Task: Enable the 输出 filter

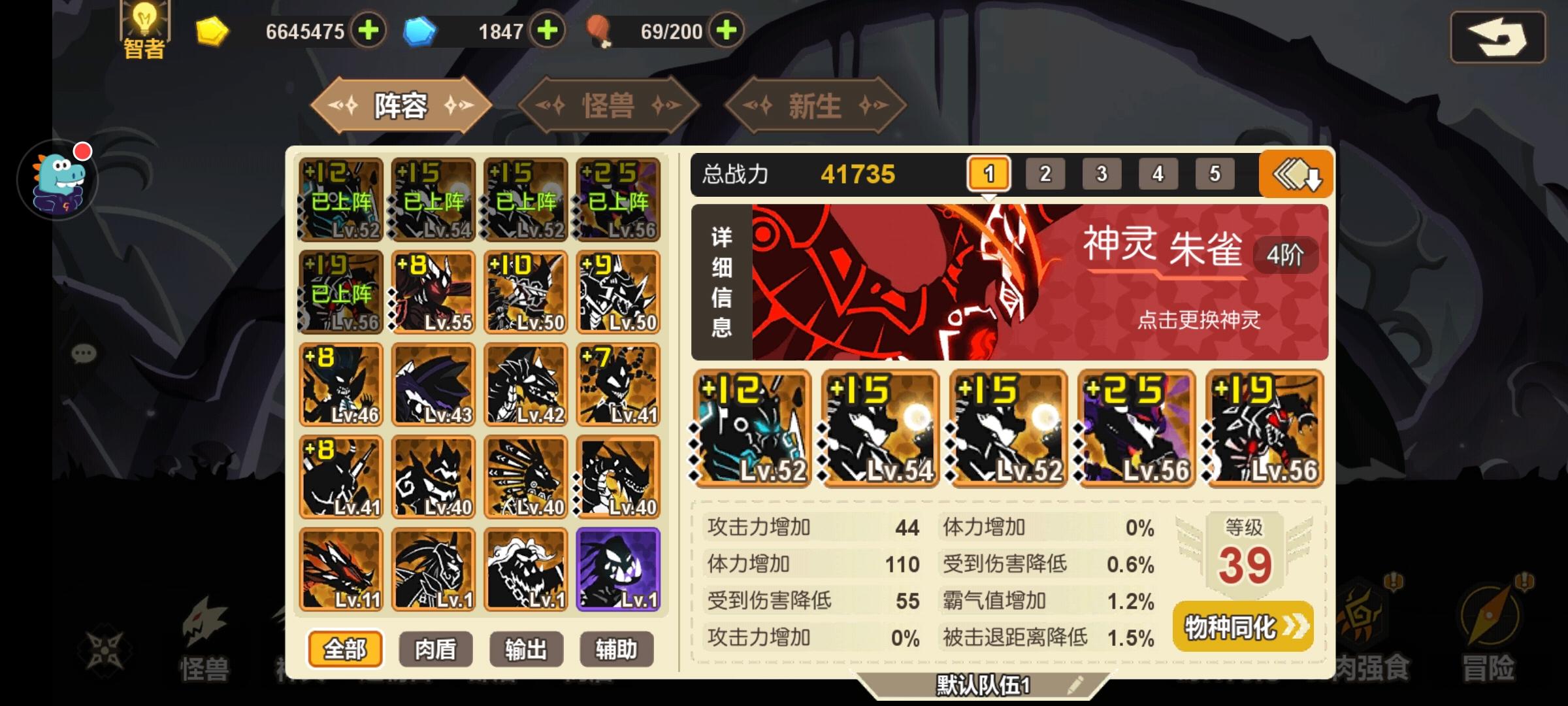Action: pos(526,648)
